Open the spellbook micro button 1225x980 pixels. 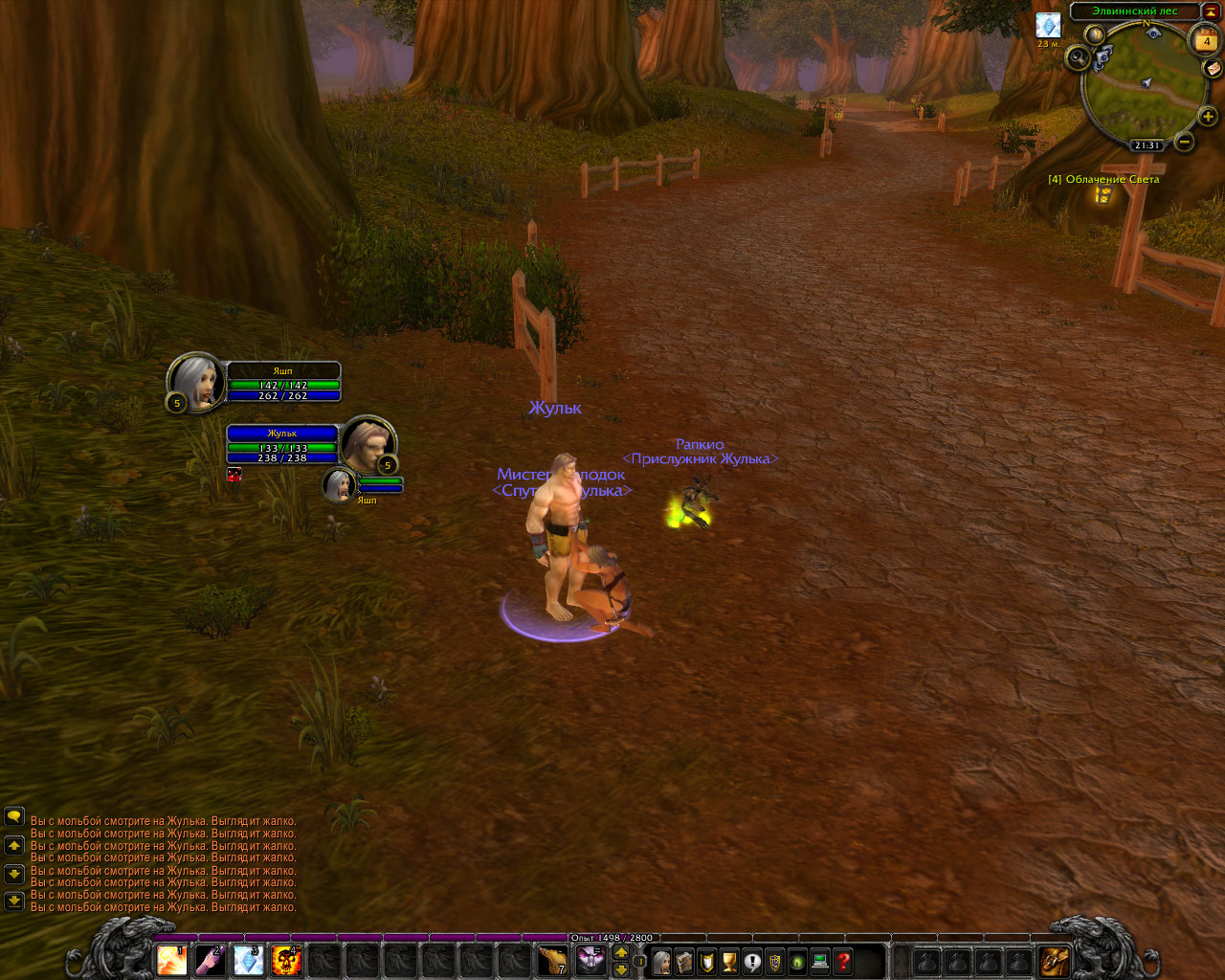(684, 961)
